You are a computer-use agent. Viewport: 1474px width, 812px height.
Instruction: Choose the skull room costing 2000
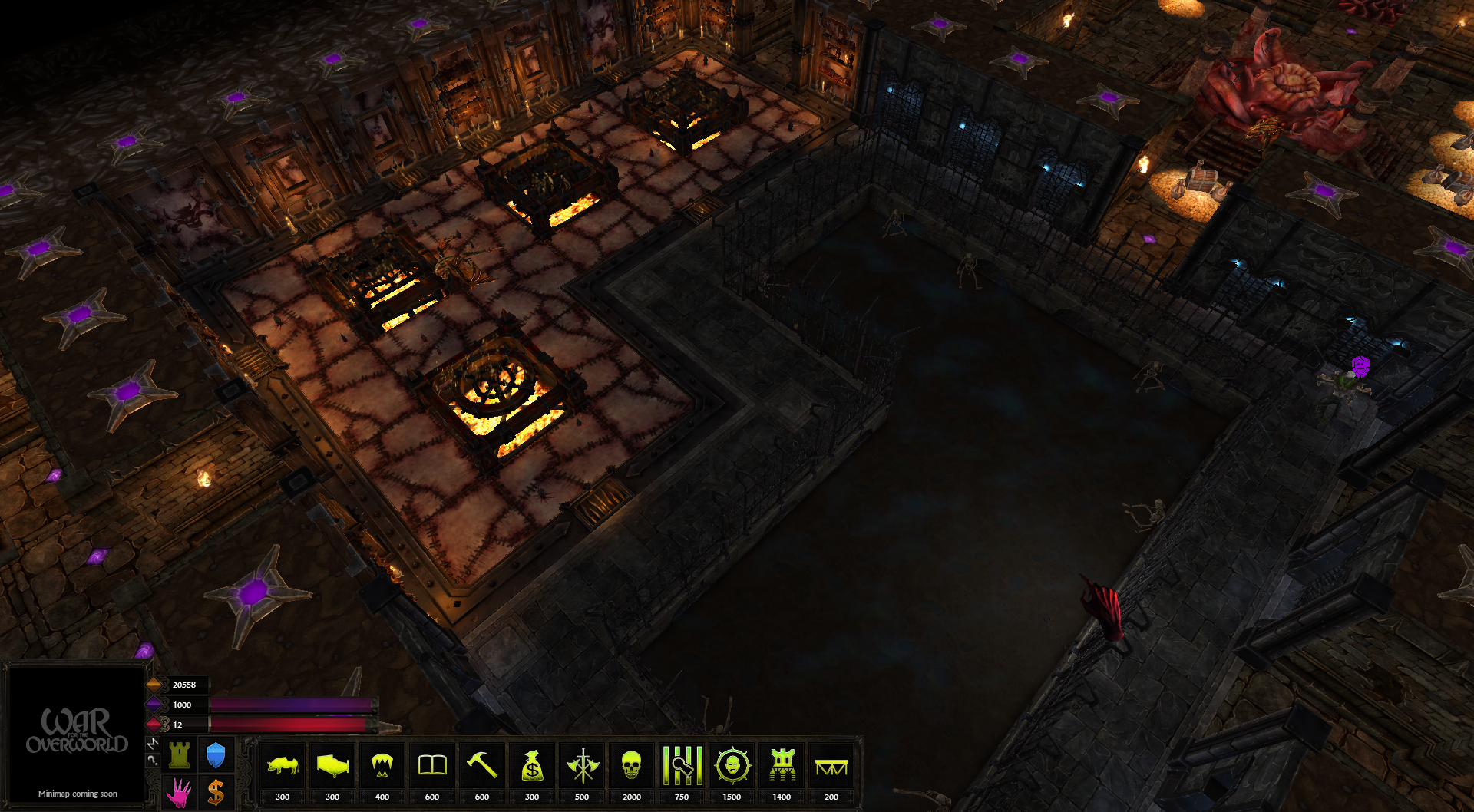tap(631, 765)
